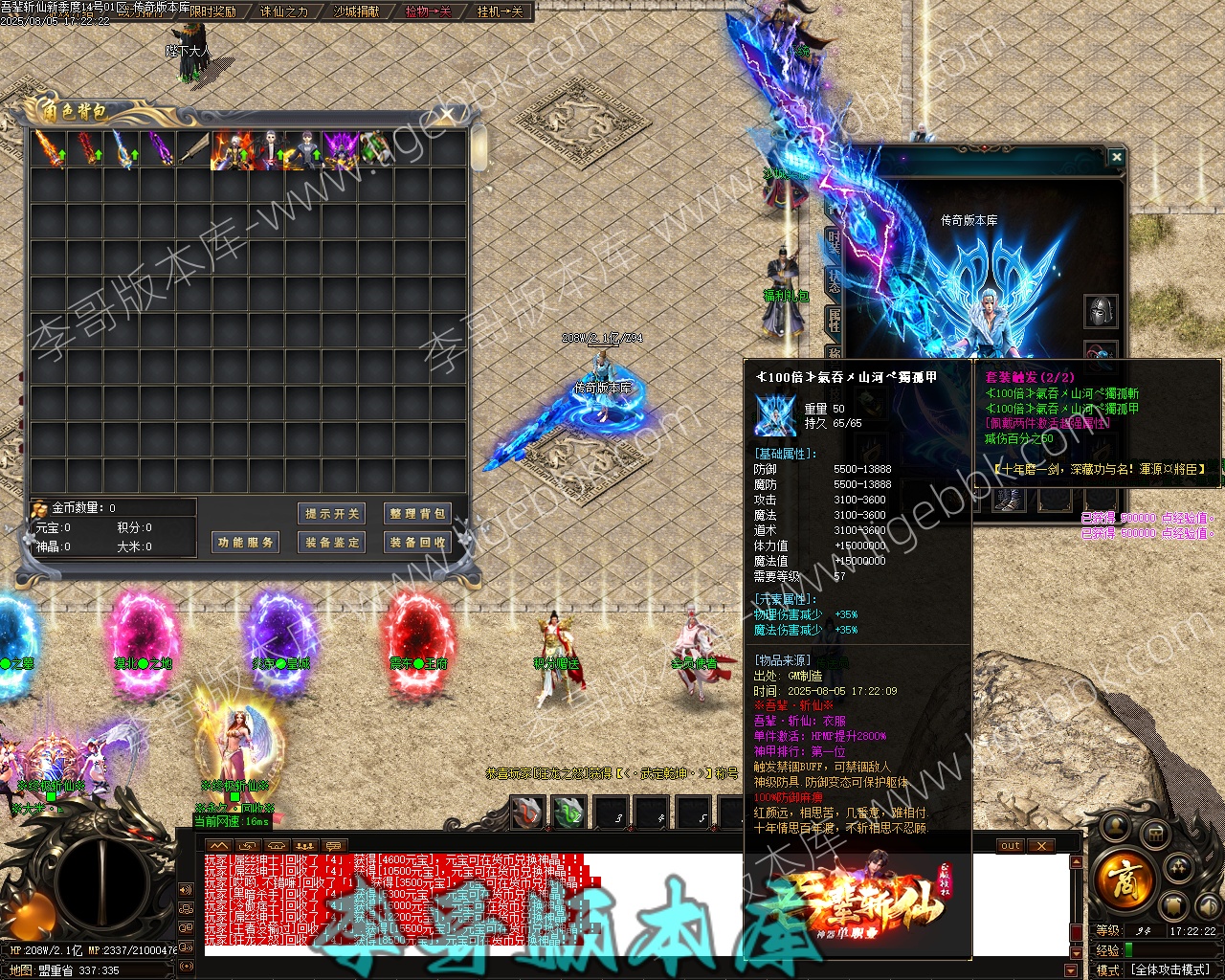Viewport: 1225px width, 980px height.
Task: Select the green scroll item in the bag
Action: click(x=375, y=149)
